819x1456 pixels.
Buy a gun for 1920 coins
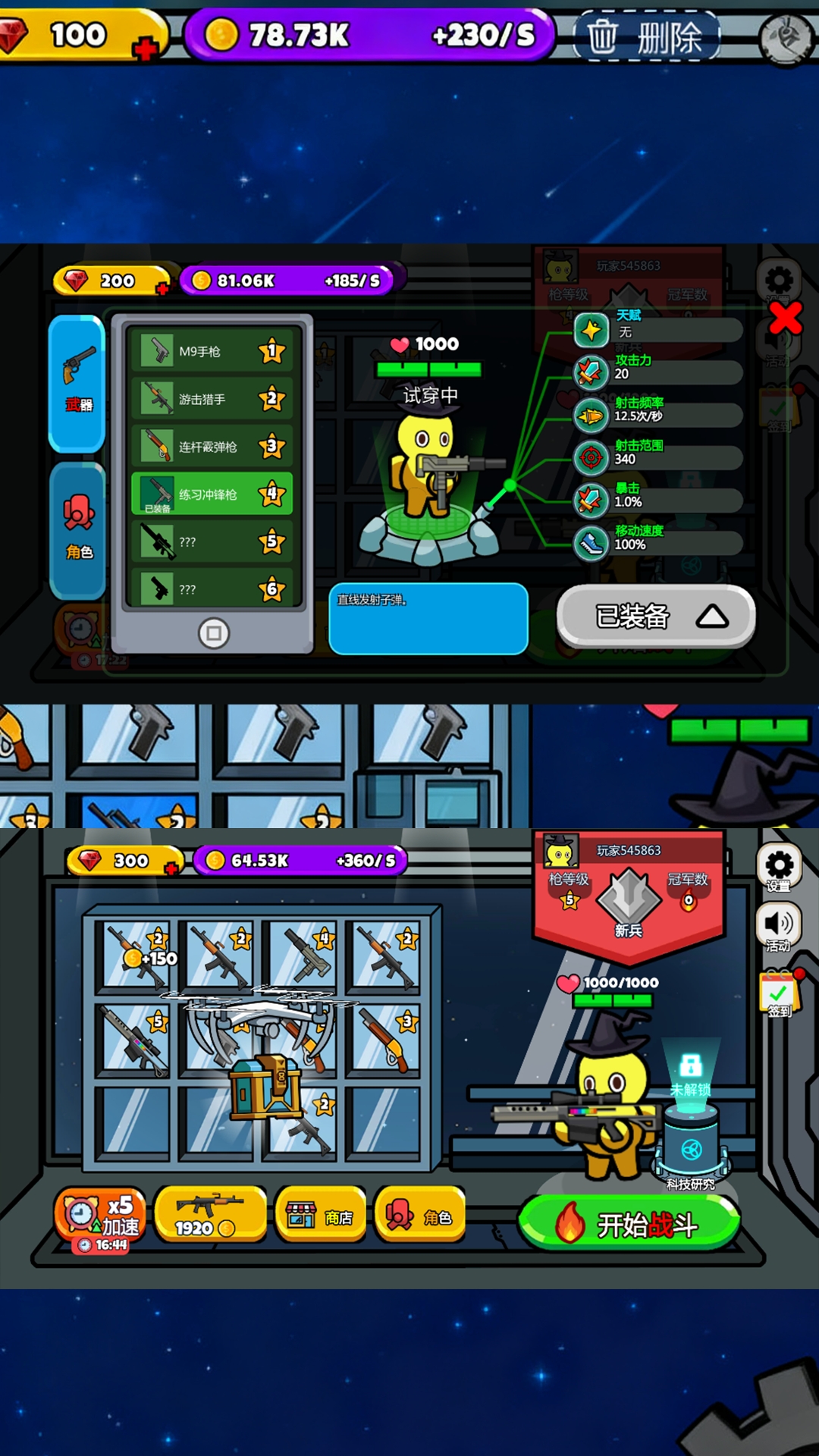point(210,1215)
